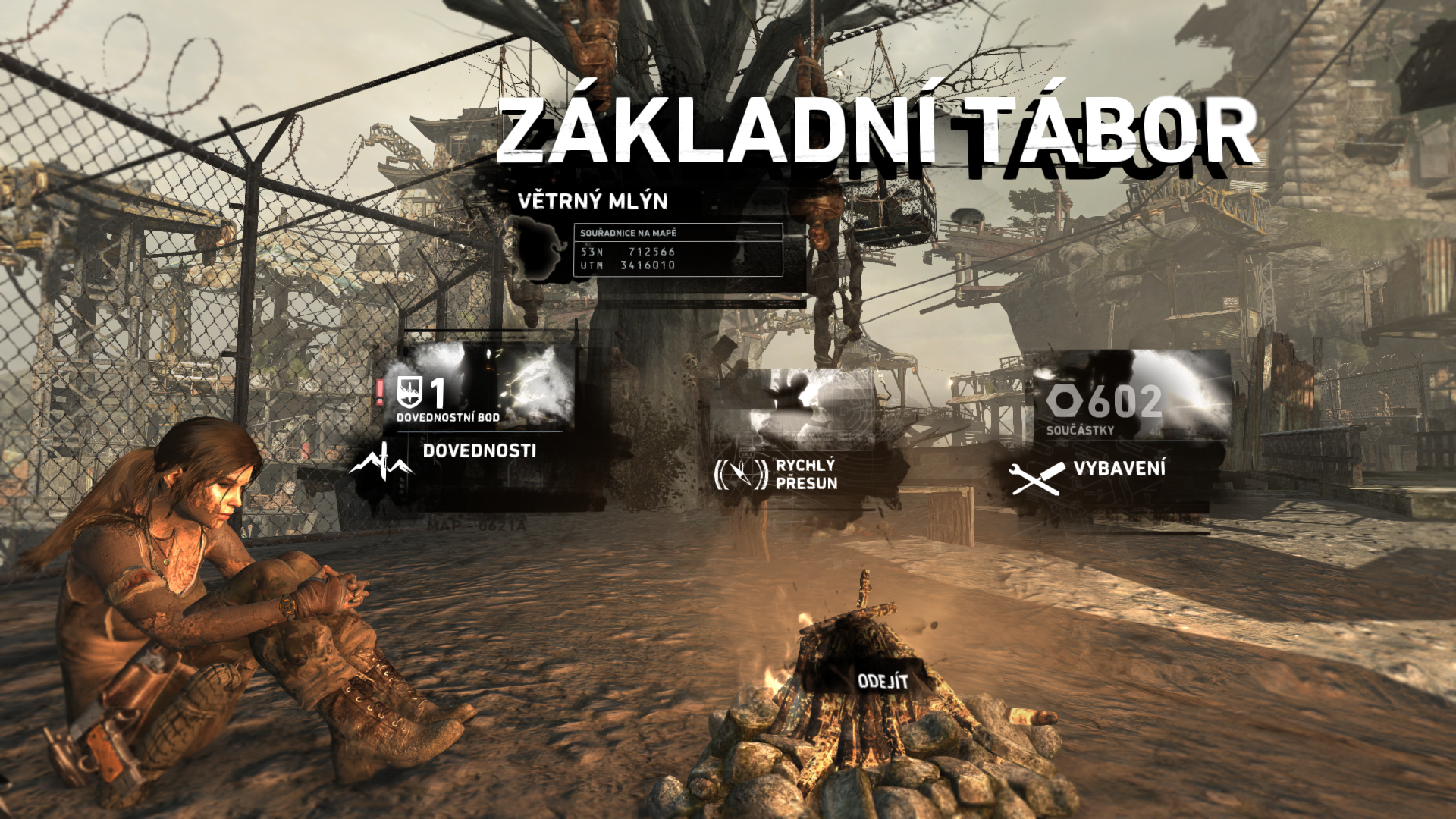
Task: Select Rychlý přesun fast travel
Action: 806,474
